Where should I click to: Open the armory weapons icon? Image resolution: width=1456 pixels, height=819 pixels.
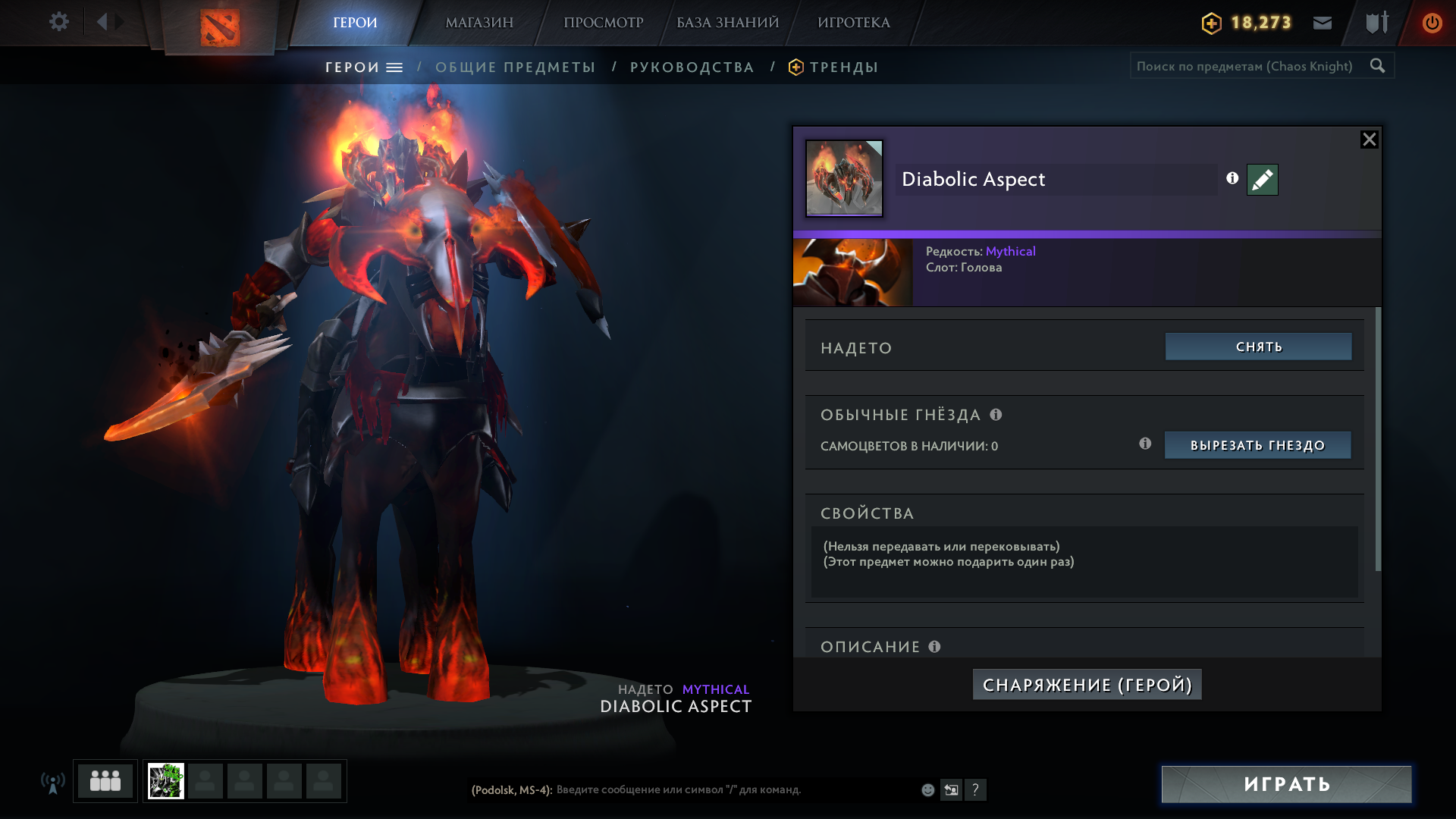pos(1376,23)
